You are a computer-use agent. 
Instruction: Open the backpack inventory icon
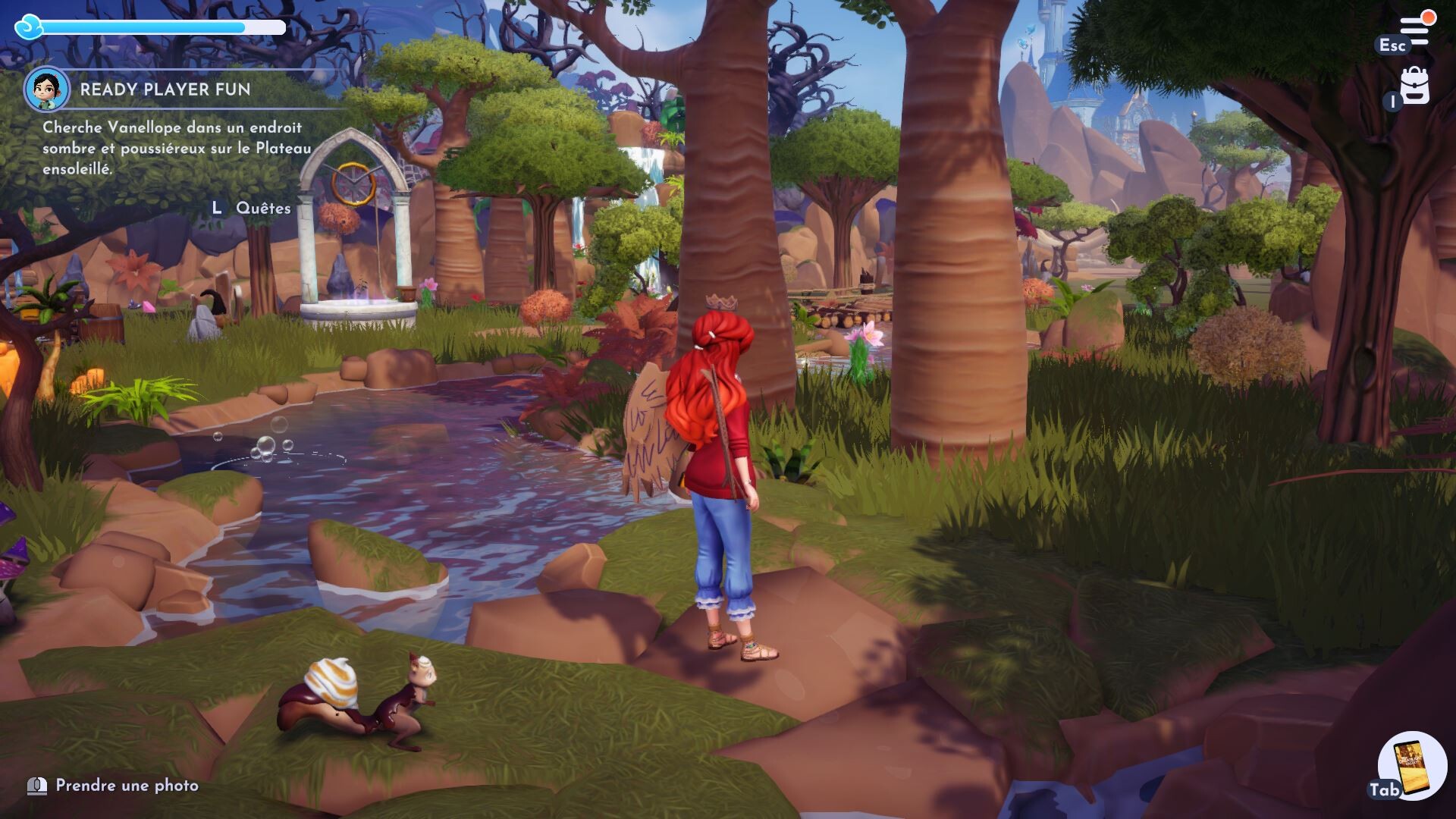[1415, 85]
